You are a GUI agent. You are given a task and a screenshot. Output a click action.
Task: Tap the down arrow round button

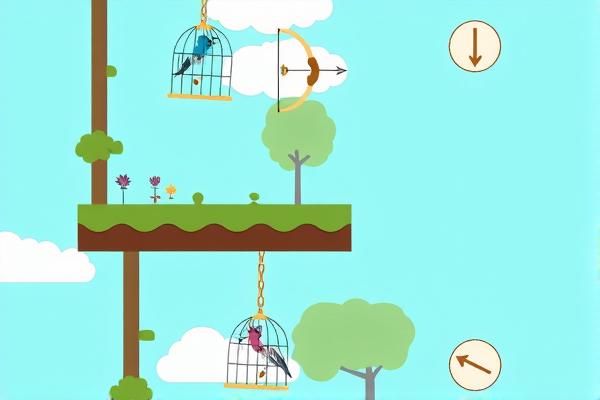pyautogui.click(x=474, y=47)
